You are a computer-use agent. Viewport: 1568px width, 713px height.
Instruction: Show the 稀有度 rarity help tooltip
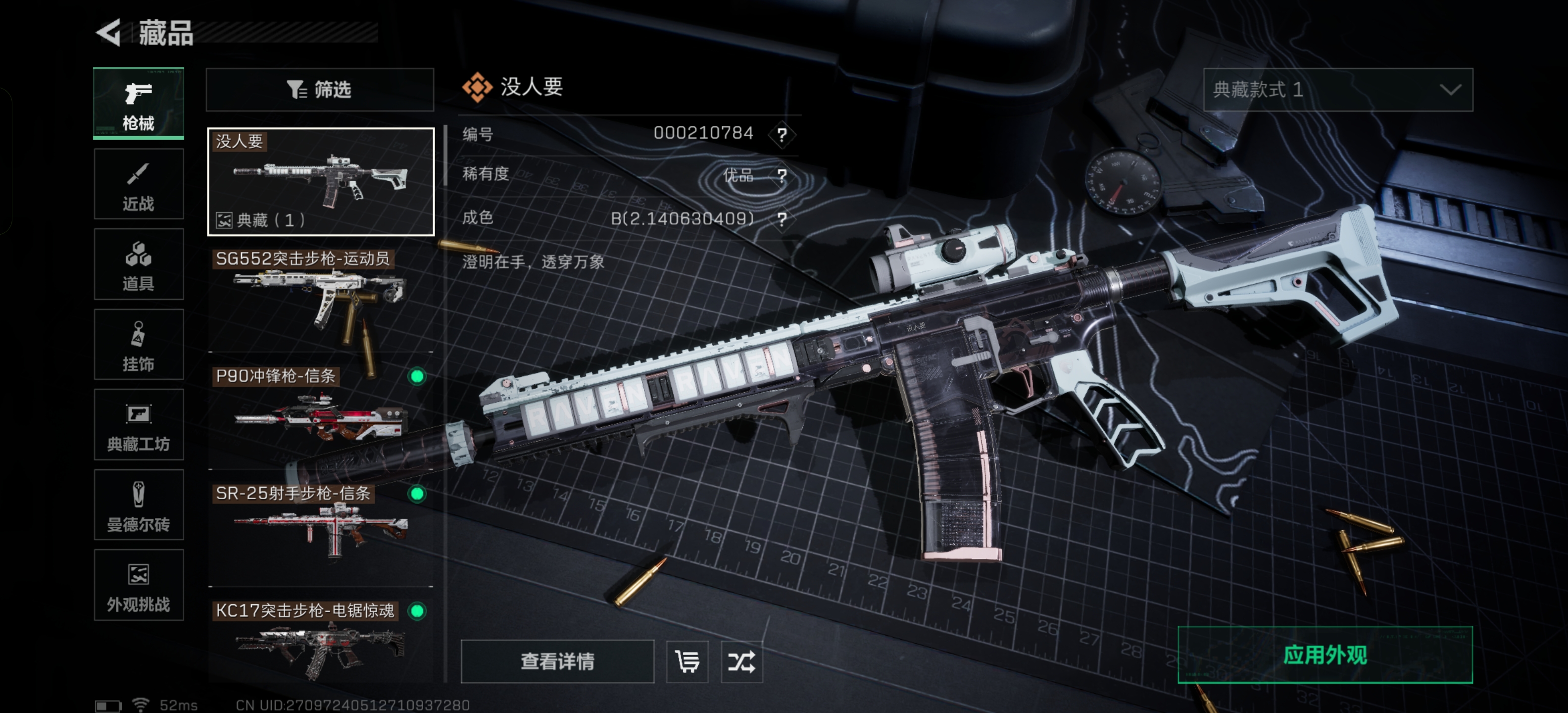(x=782, y=175)
